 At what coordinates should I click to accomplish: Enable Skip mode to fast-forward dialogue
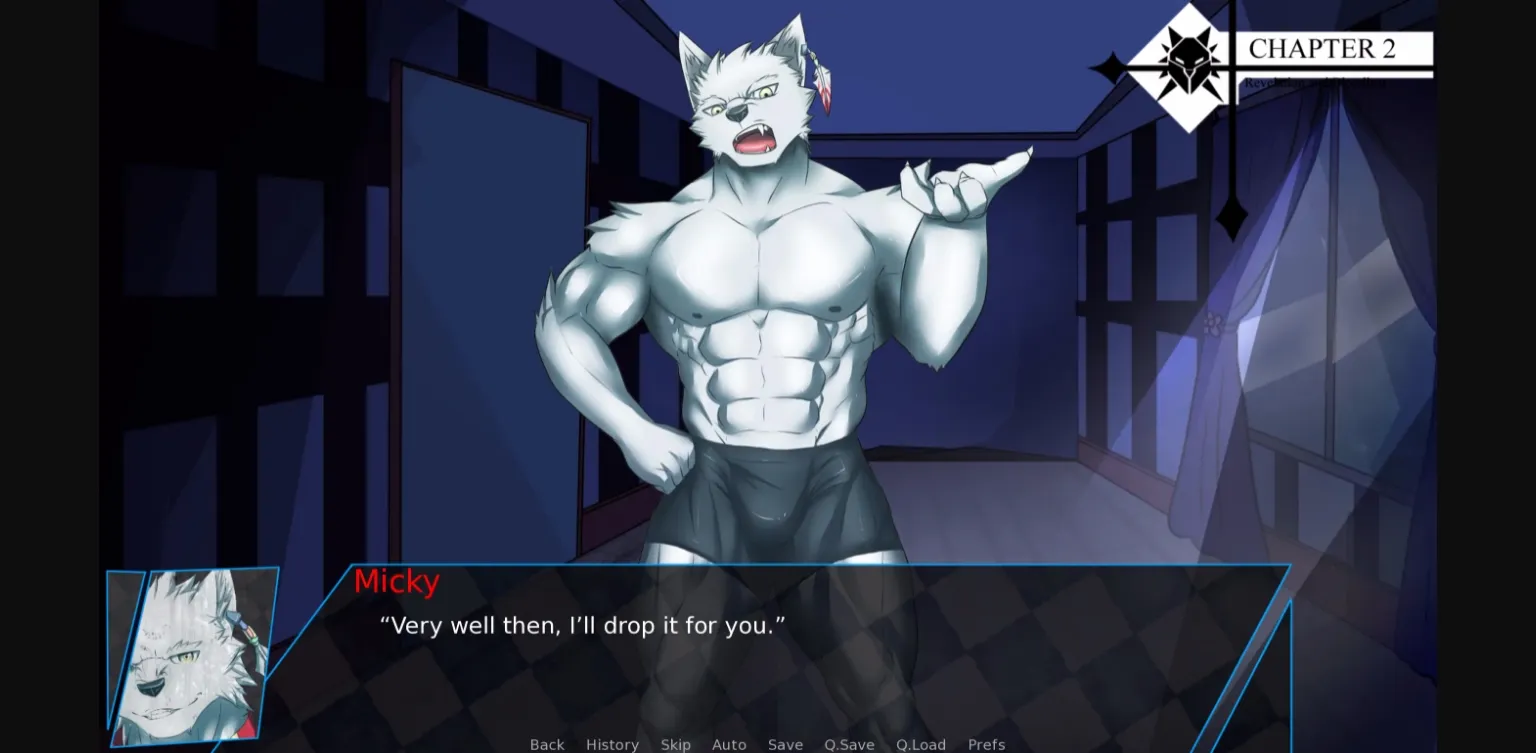tap(676, 744)
